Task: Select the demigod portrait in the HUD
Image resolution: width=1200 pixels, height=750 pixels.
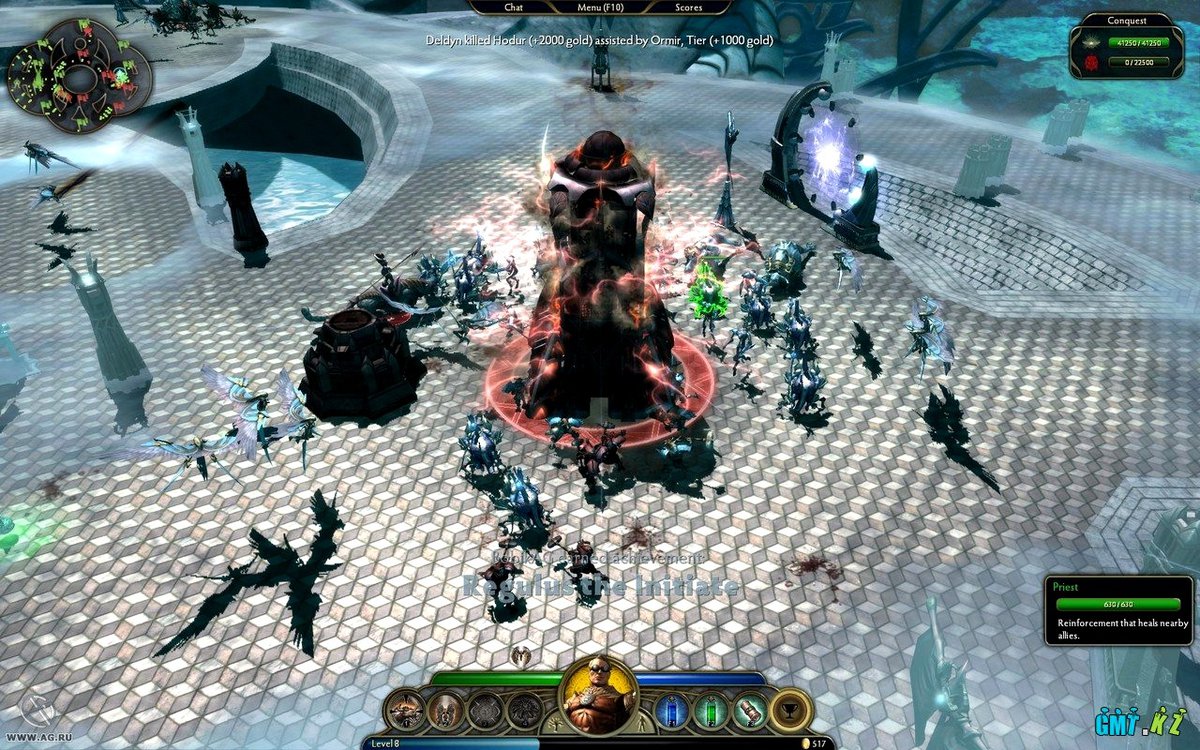Action: 599,695
